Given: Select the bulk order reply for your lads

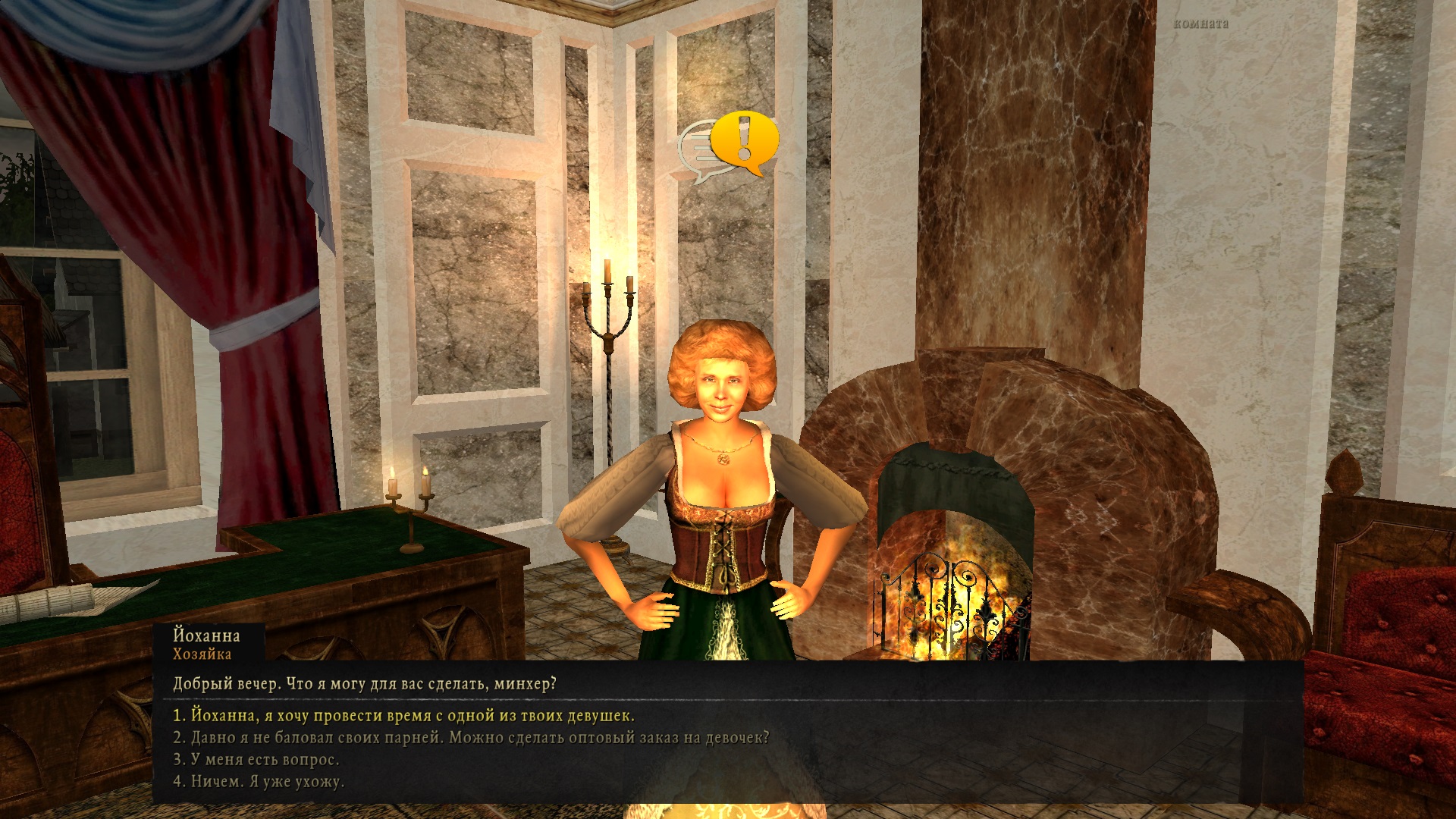Looking at the screenshot, I should click(x=470, y=737).
